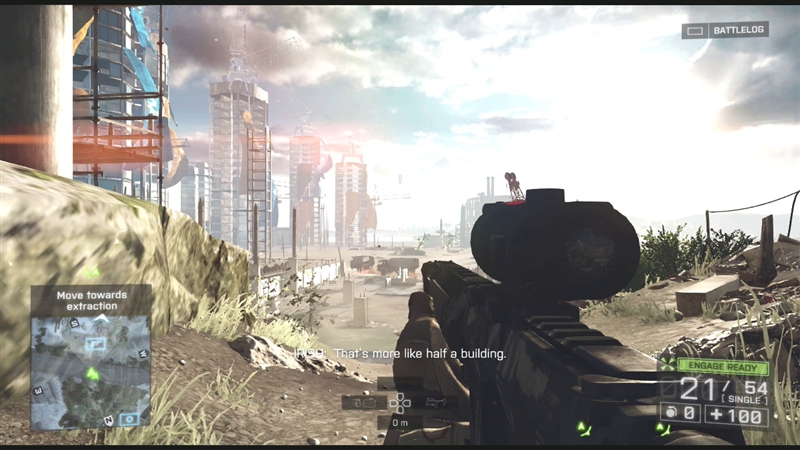Click the blue gear marker on minimap
Screen dimensions: 800x450
click(x=128, y=419)
